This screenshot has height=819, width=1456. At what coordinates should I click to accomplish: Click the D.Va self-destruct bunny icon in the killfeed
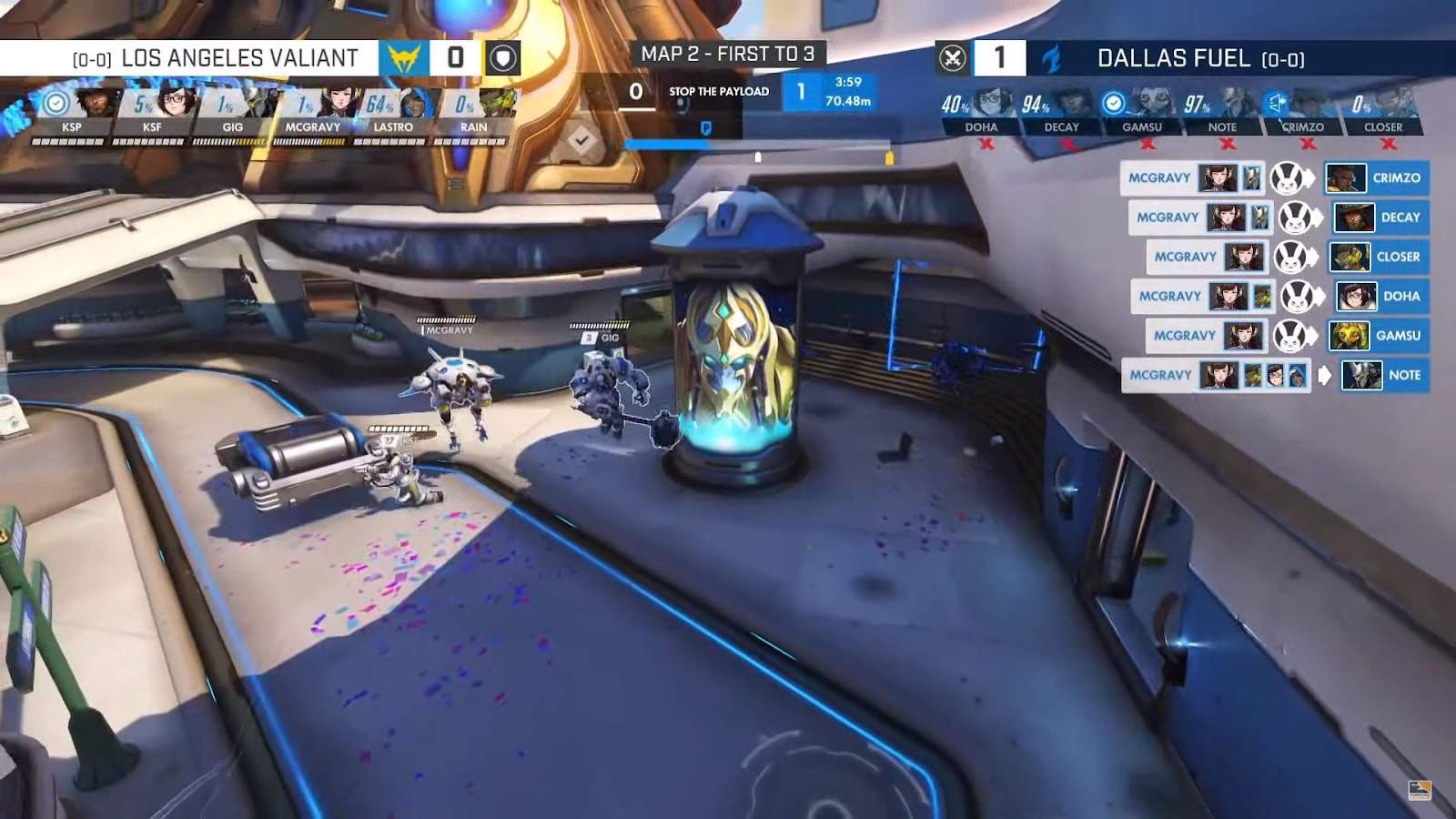point(1284,178)
